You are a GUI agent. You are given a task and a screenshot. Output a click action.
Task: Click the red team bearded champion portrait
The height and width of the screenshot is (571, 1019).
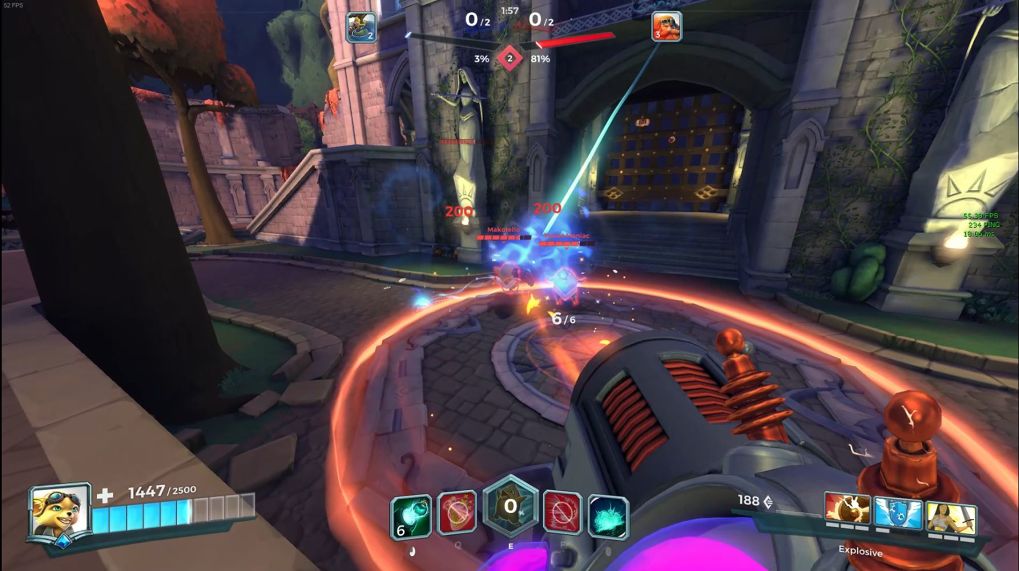pyautogui.click(x=666, y=26)
